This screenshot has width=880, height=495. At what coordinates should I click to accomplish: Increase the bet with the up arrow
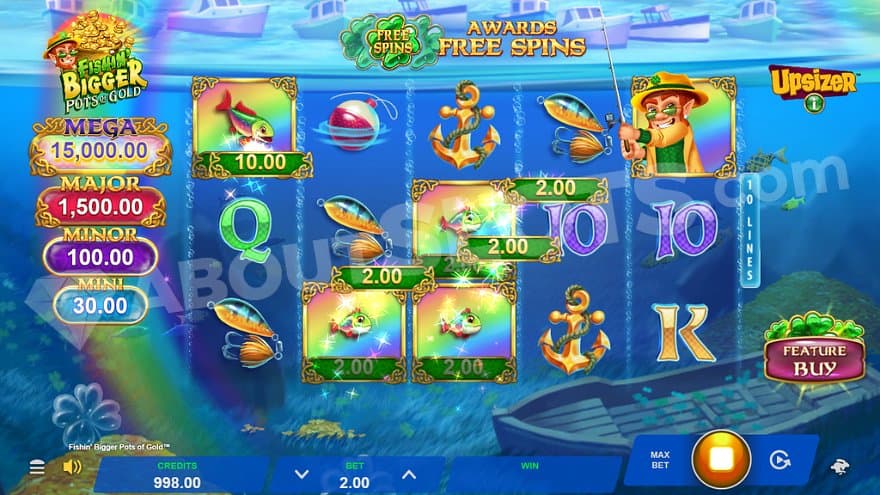click(x=408, y=475)
